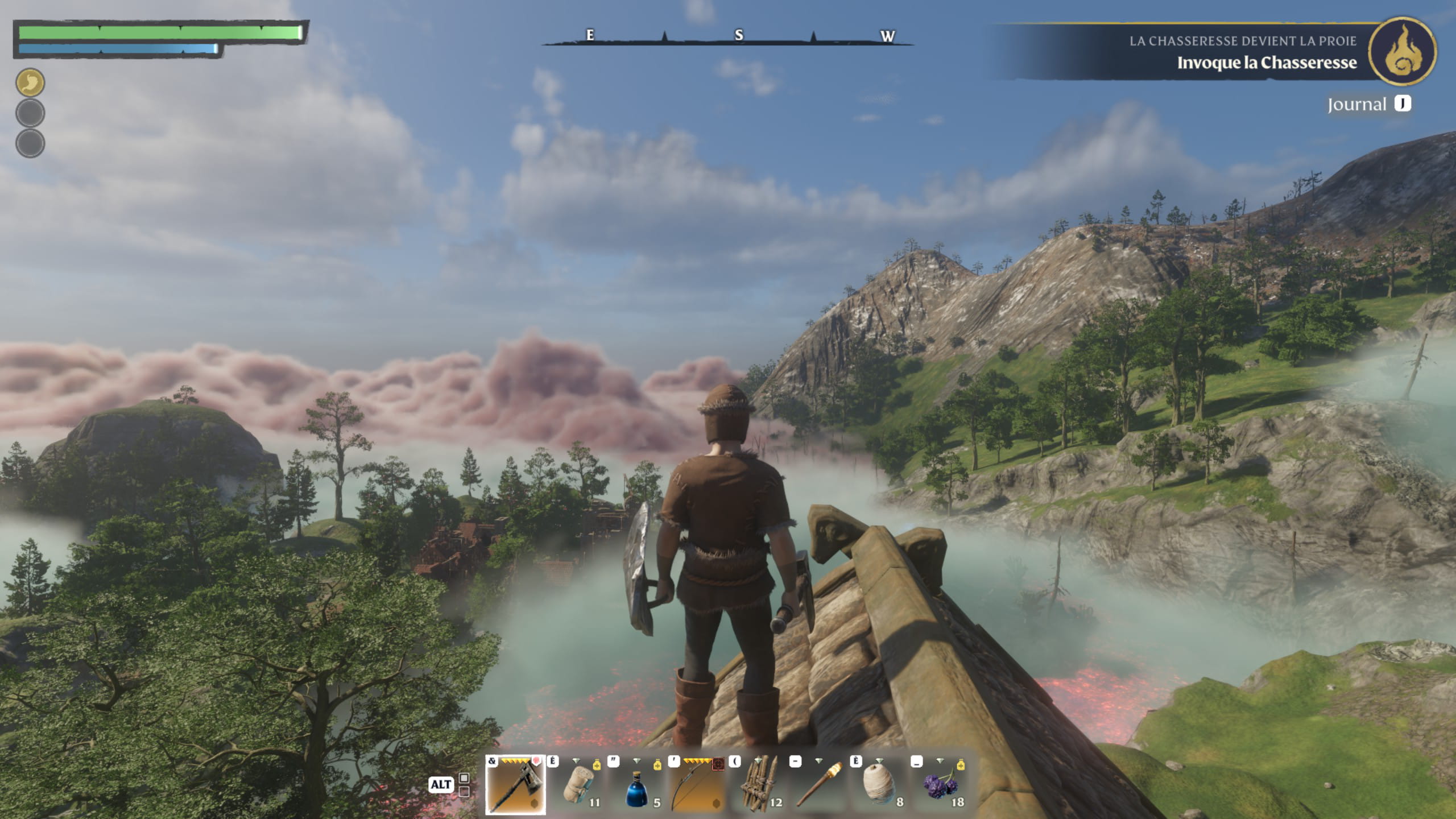Screen dimensions: 1456x819
Task: Open the quest tracker 'Invoque la Chasseresse'
Action: point(1266,63)
